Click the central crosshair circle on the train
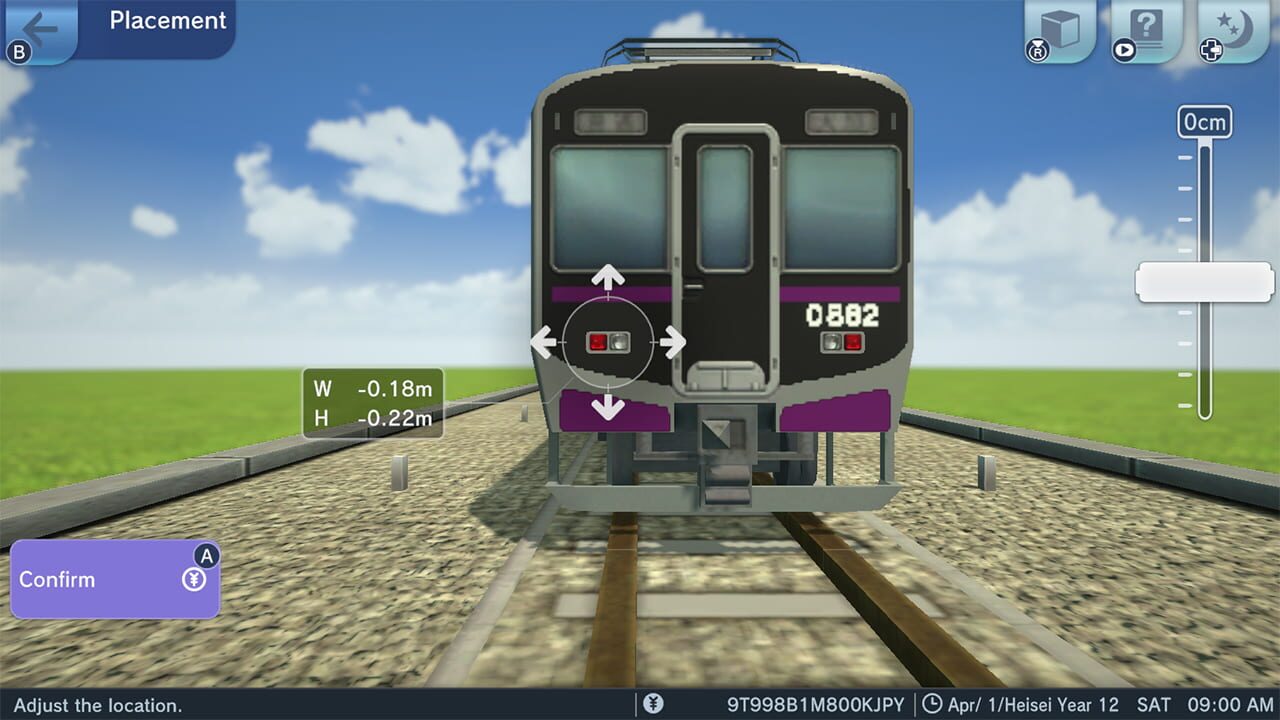Image resolution: width=1280 pixels, height=720 pixels. [608, 342]
